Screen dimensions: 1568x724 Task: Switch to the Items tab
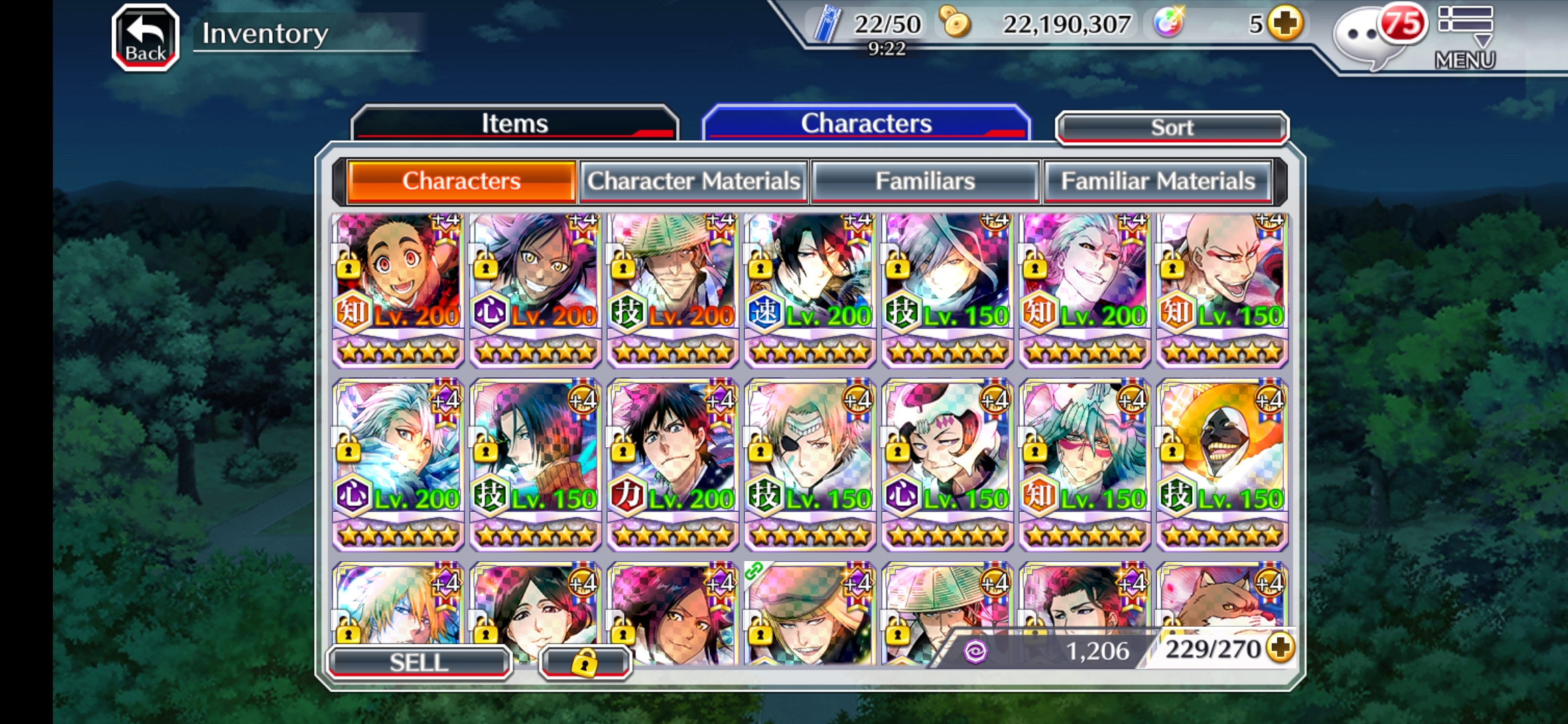coord(515,123)
